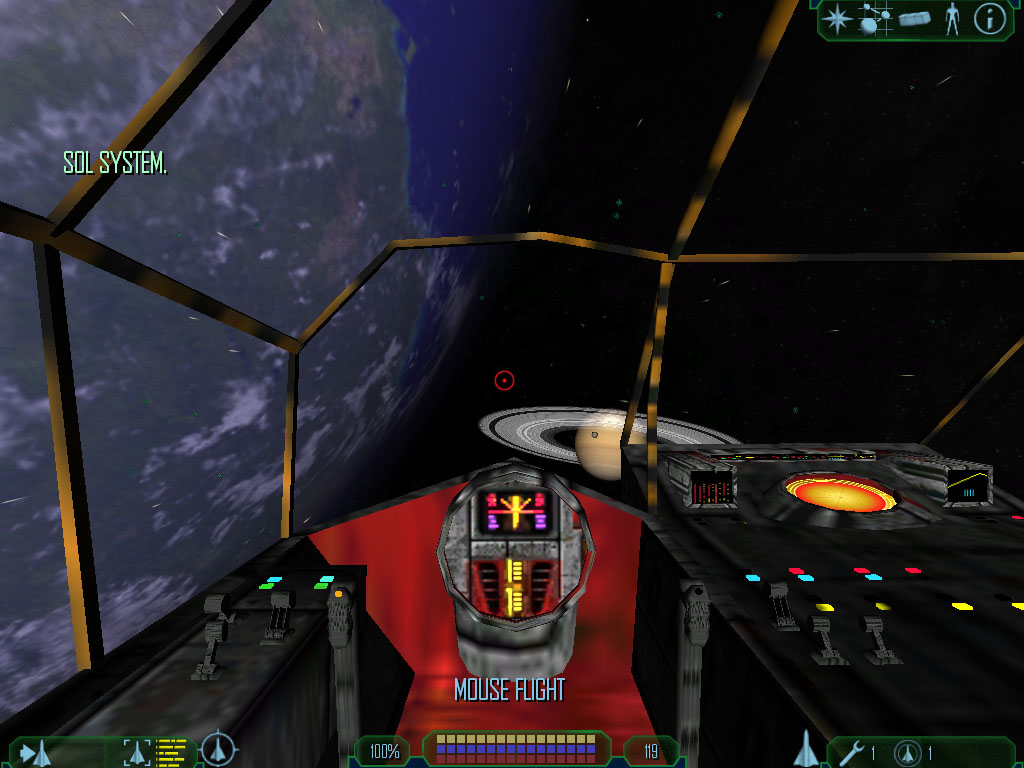Select the circled fighter icon beside the wrench
This screenshot has width=1024, height=768.
[908, 752]
